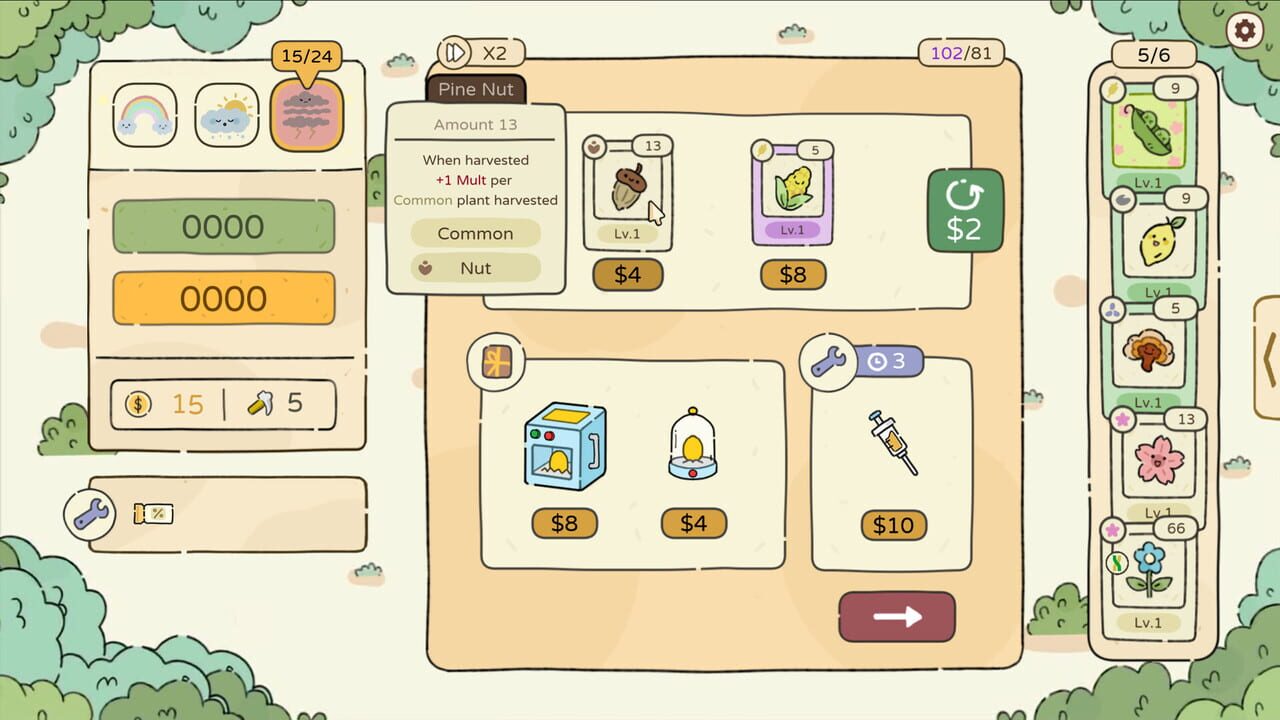Click the fast-forward playback icon beside X2
The width and height of the screenshot is (1280, 720).
(x=456, y=52)
